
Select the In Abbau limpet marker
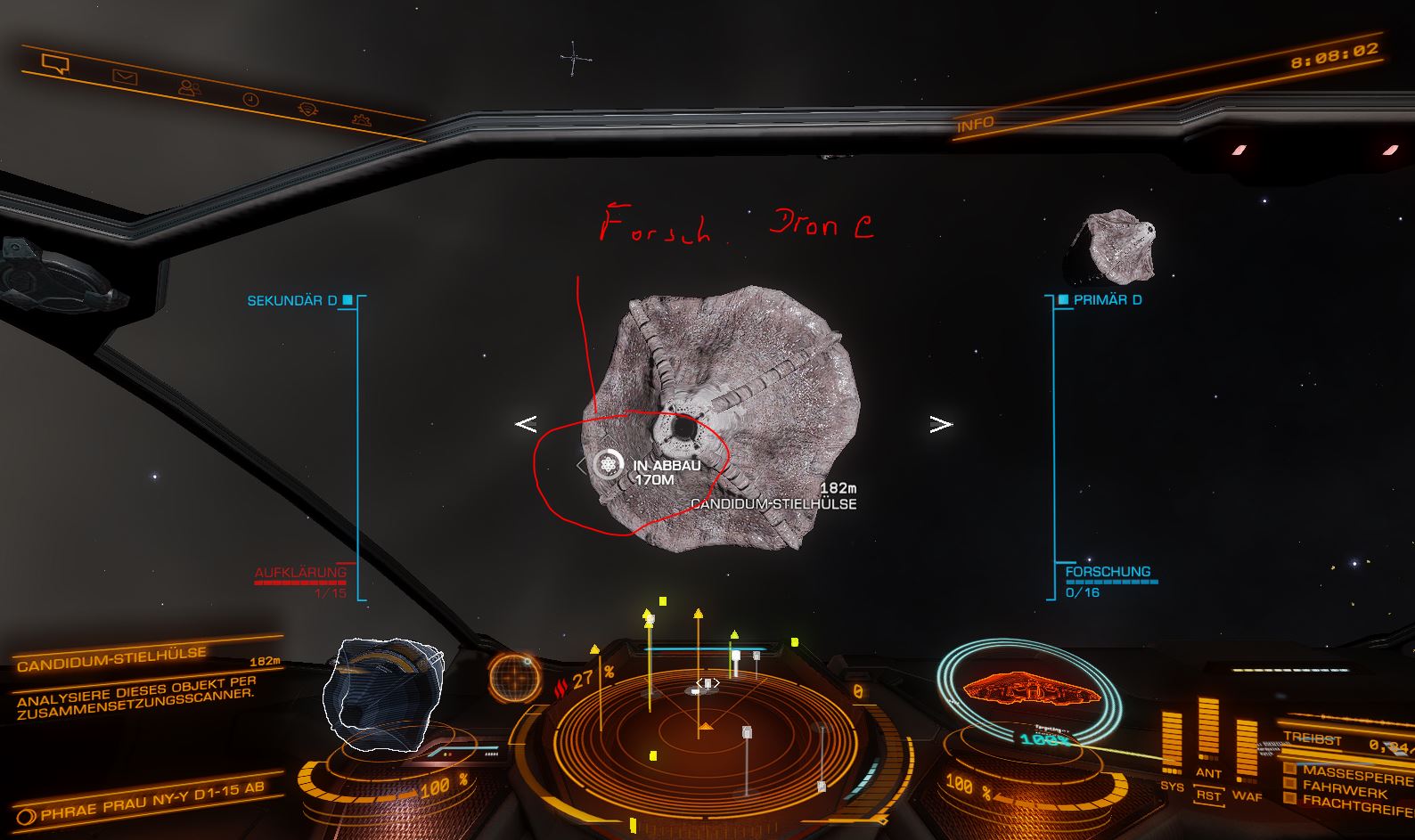(x=609, y=464)
